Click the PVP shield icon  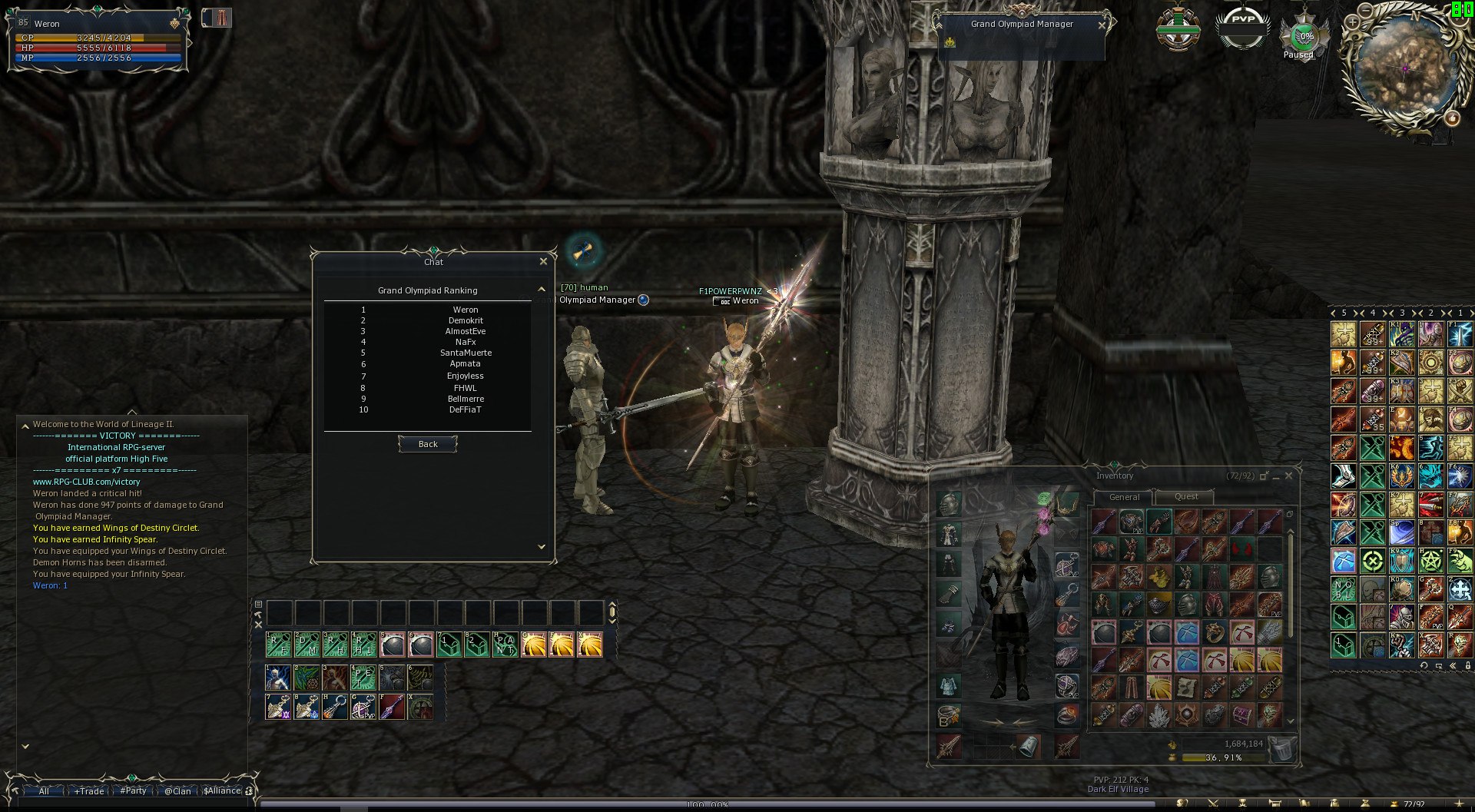[x=1243, y=28]
